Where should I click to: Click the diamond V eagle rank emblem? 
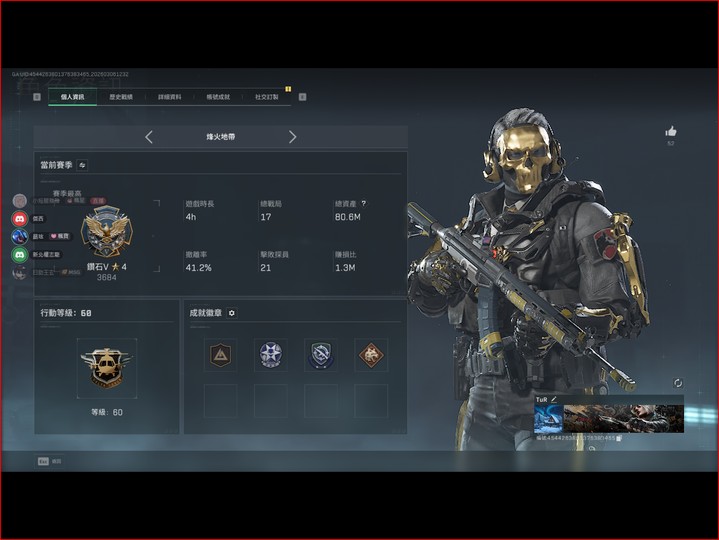tap(106, 232)
